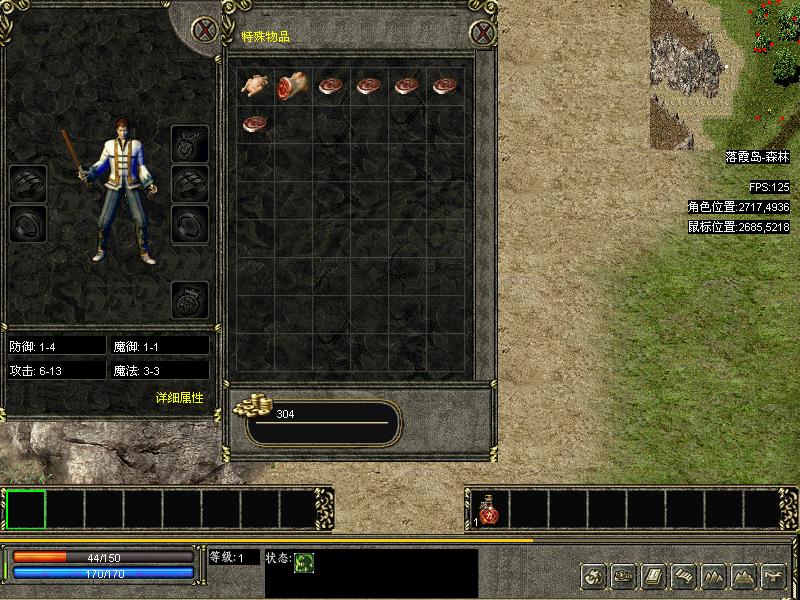Select the raw meat leg item

[x=293, y=87]
